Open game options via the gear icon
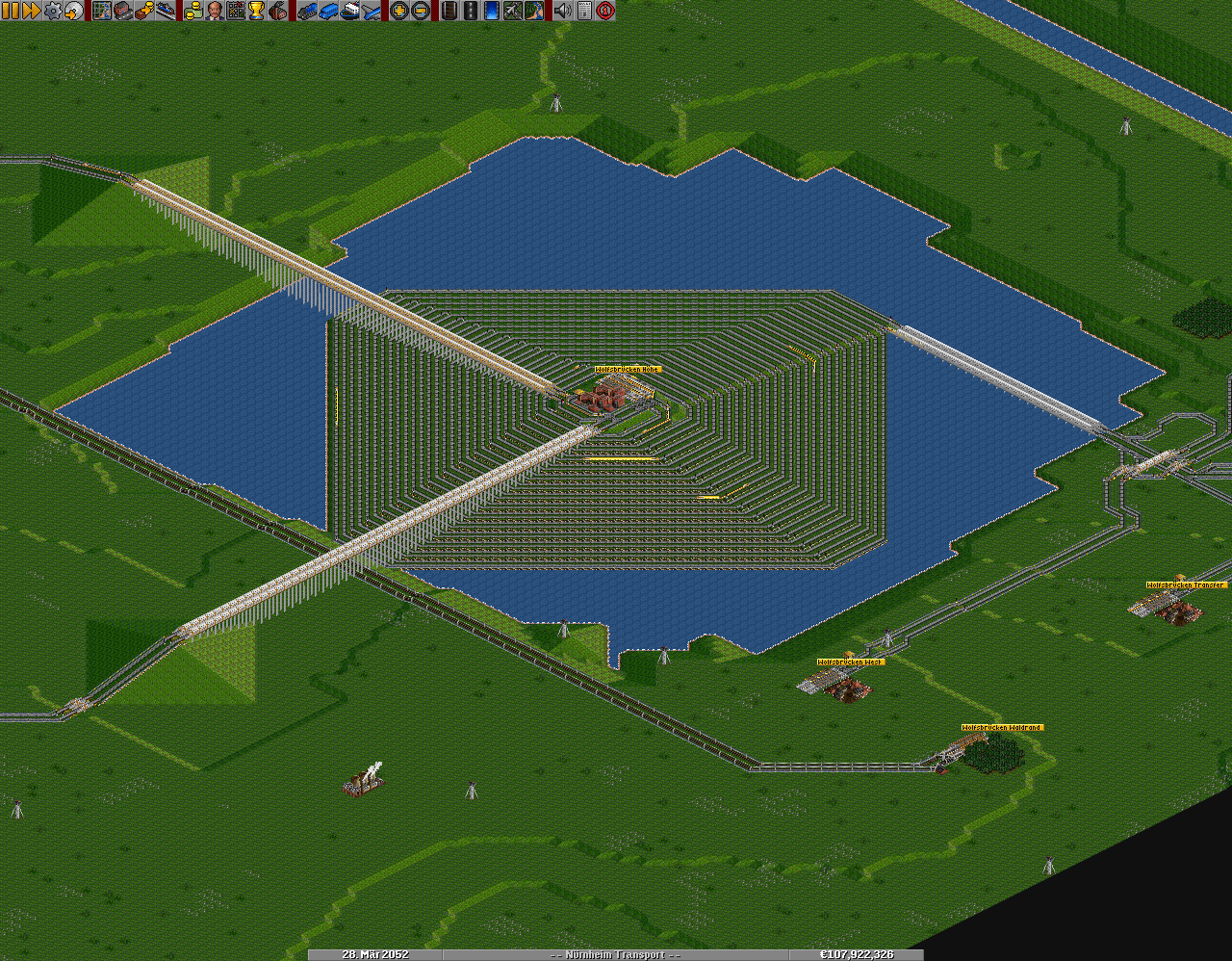This screenshot has height=961, width=1232. coord(52,11)
